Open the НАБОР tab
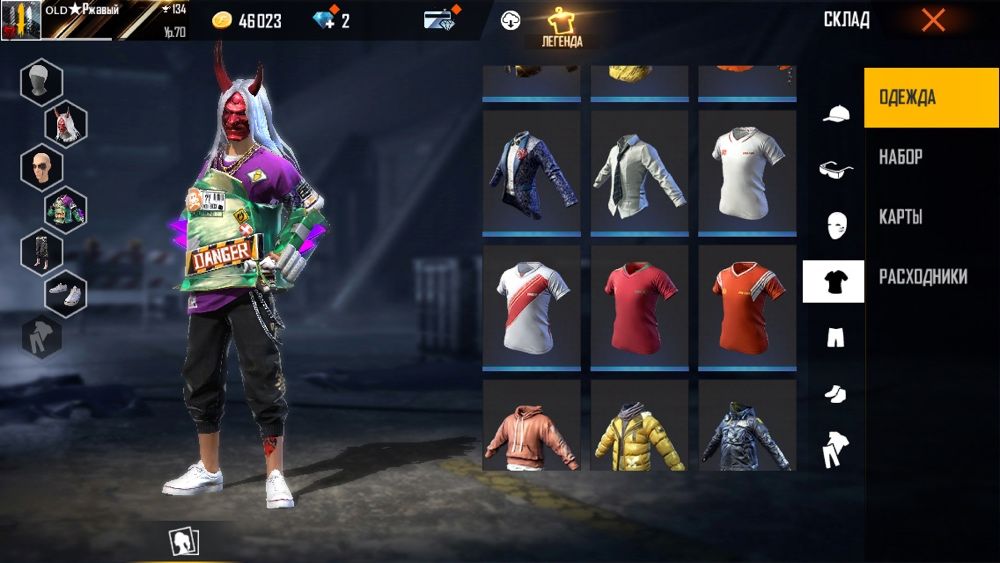Screen dimensions: 1000x563 [x=901, y=157]
